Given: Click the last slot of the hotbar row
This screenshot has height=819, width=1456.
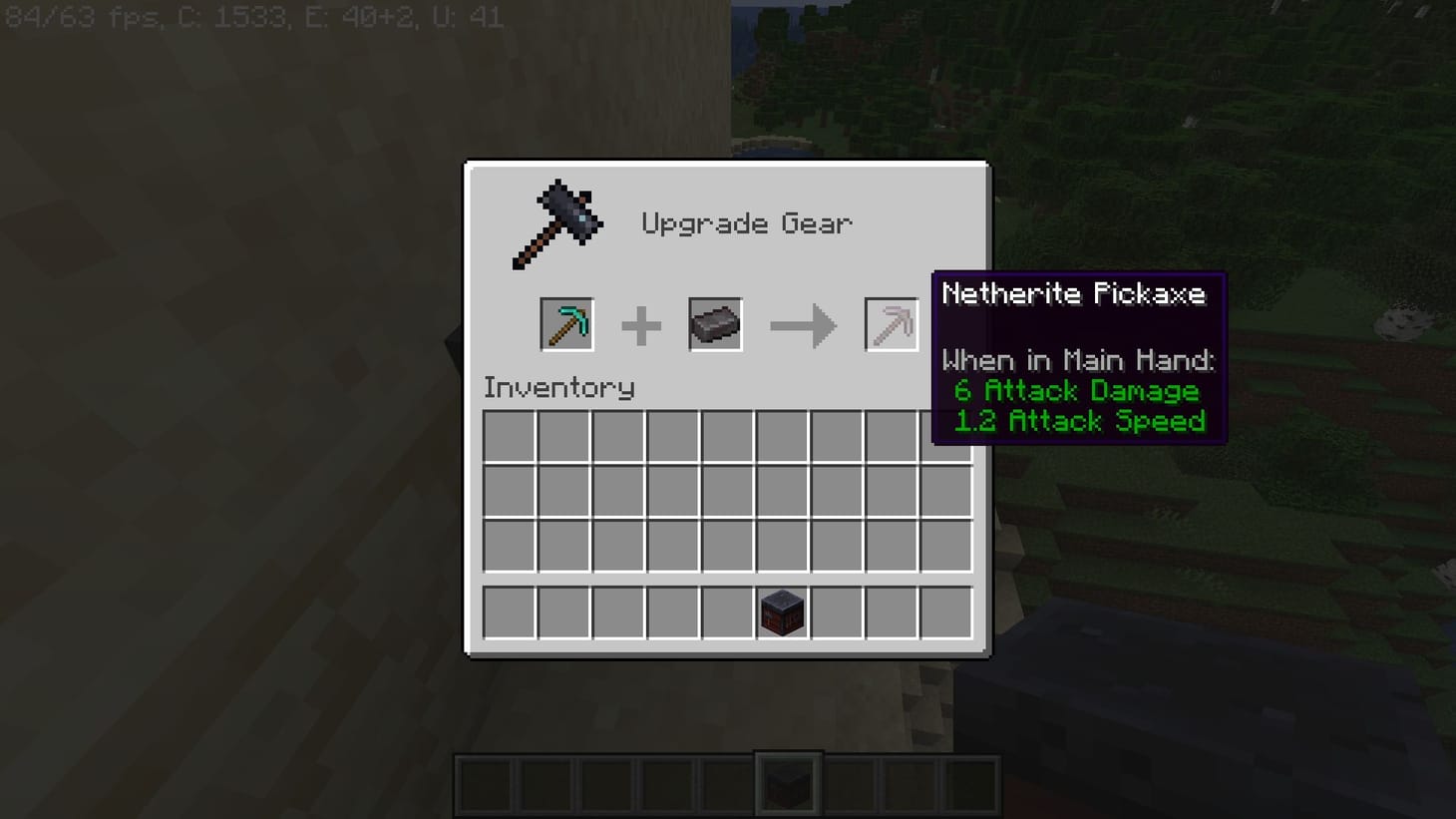Looking at the screenshot, I should point(944,613).
